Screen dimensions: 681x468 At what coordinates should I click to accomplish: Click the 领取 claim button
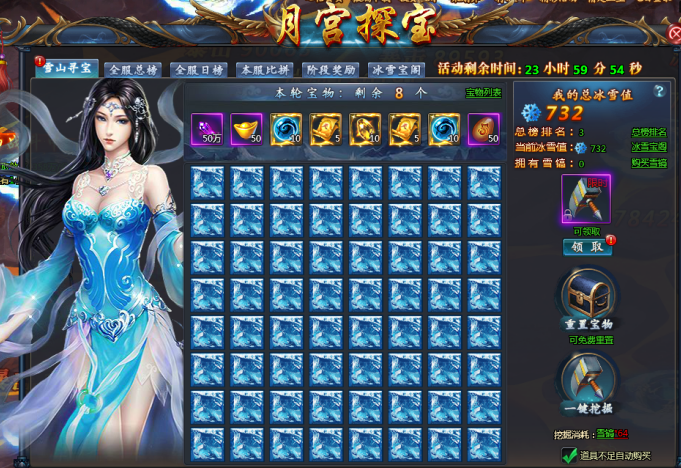coord(587,246)
